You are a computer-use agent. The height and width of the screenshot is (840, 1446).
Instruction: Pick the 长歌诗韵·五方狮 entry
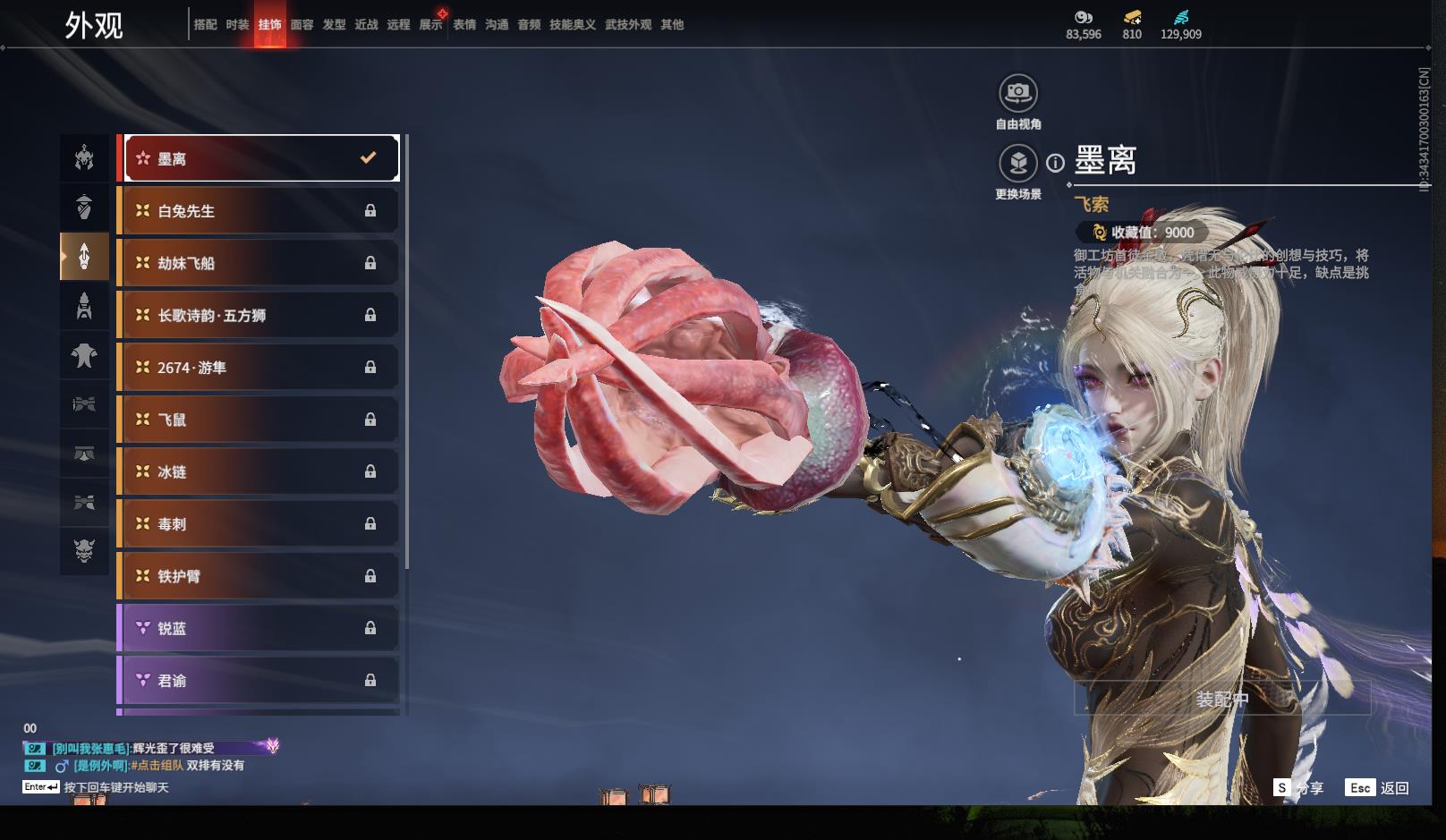(260, 315)
